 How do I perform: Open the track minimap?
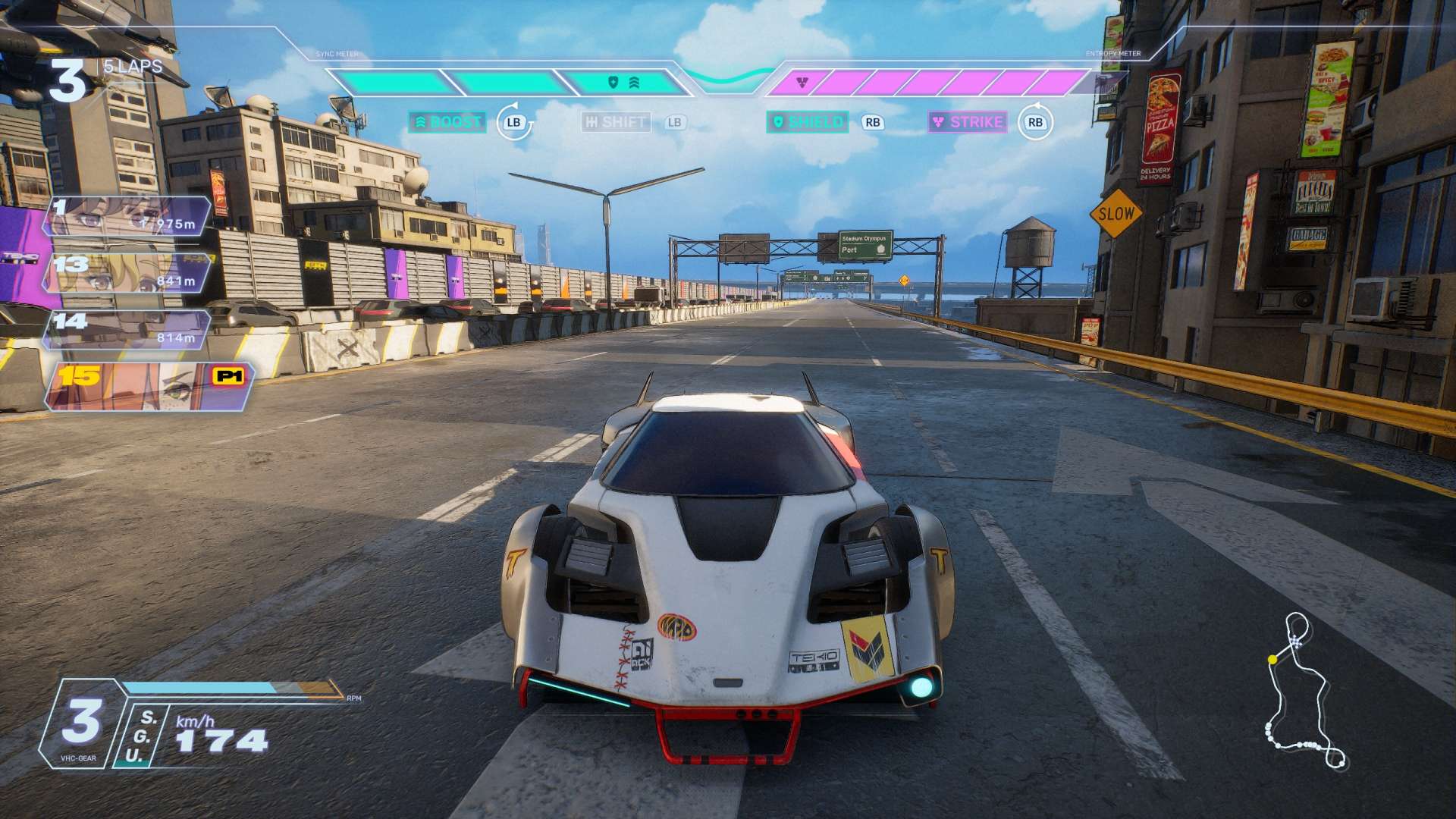(x=1302, y=692)
